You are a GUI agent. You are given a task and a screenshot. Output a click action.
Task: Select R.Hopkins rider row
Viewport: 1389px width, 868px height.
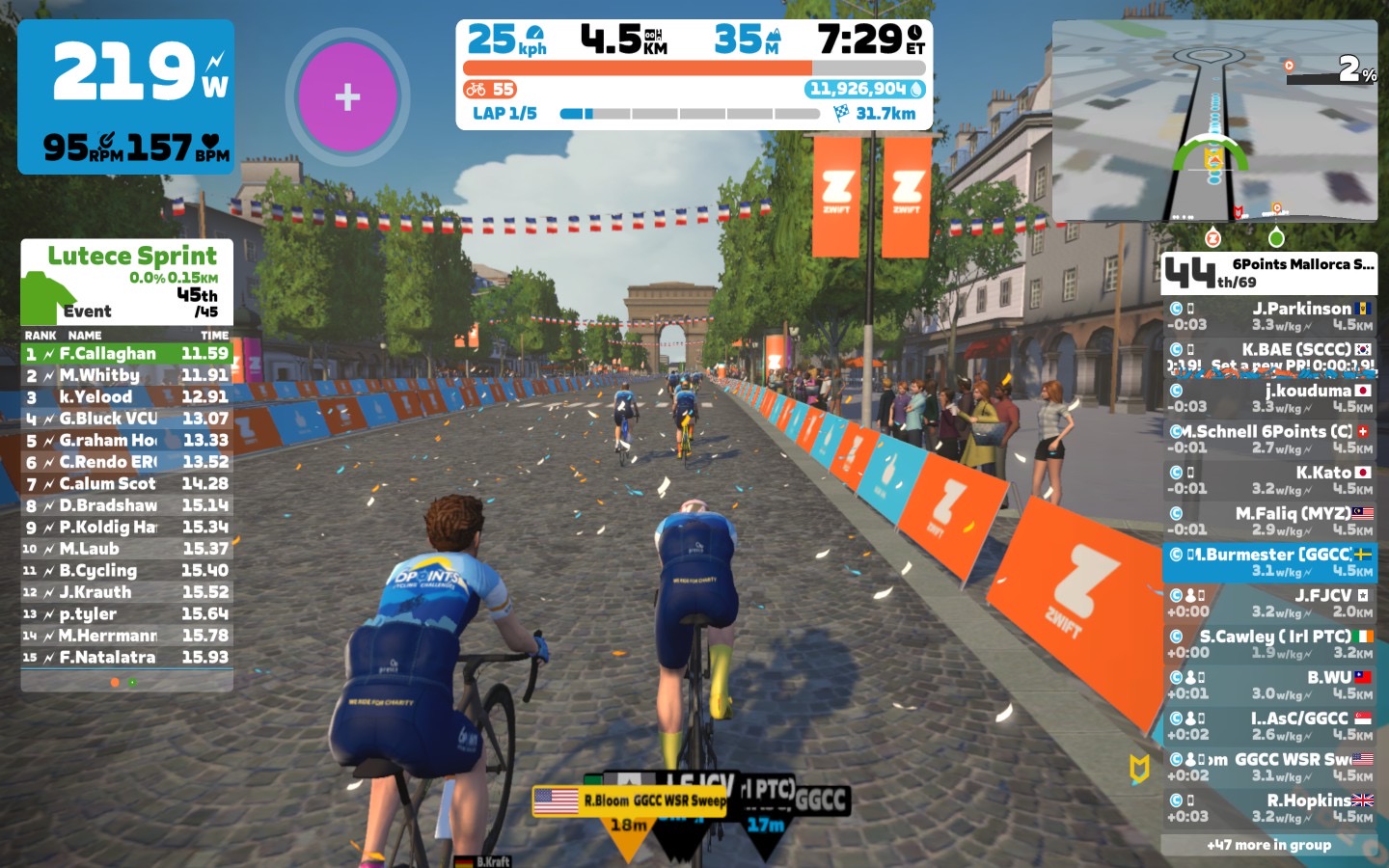pos(1269,808)
